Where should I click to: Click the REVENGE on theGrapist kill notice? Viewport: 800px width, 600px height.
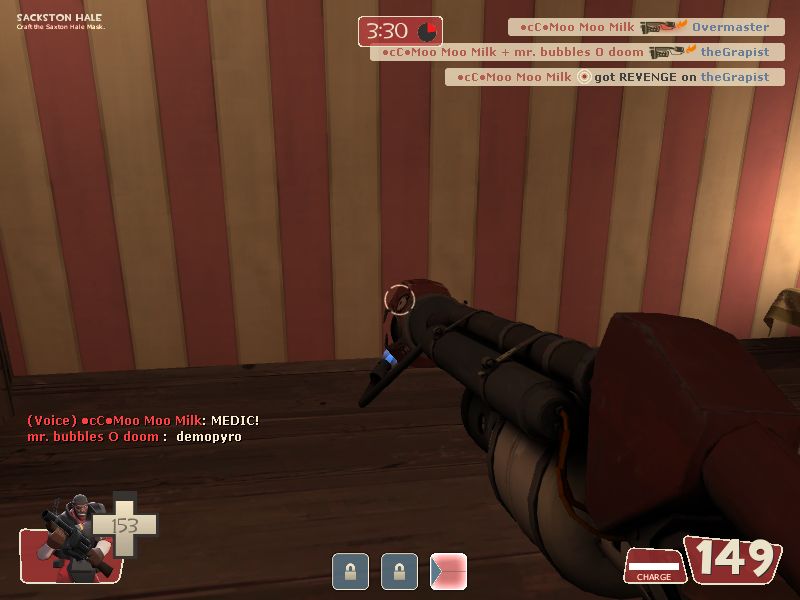coord(614,77)
